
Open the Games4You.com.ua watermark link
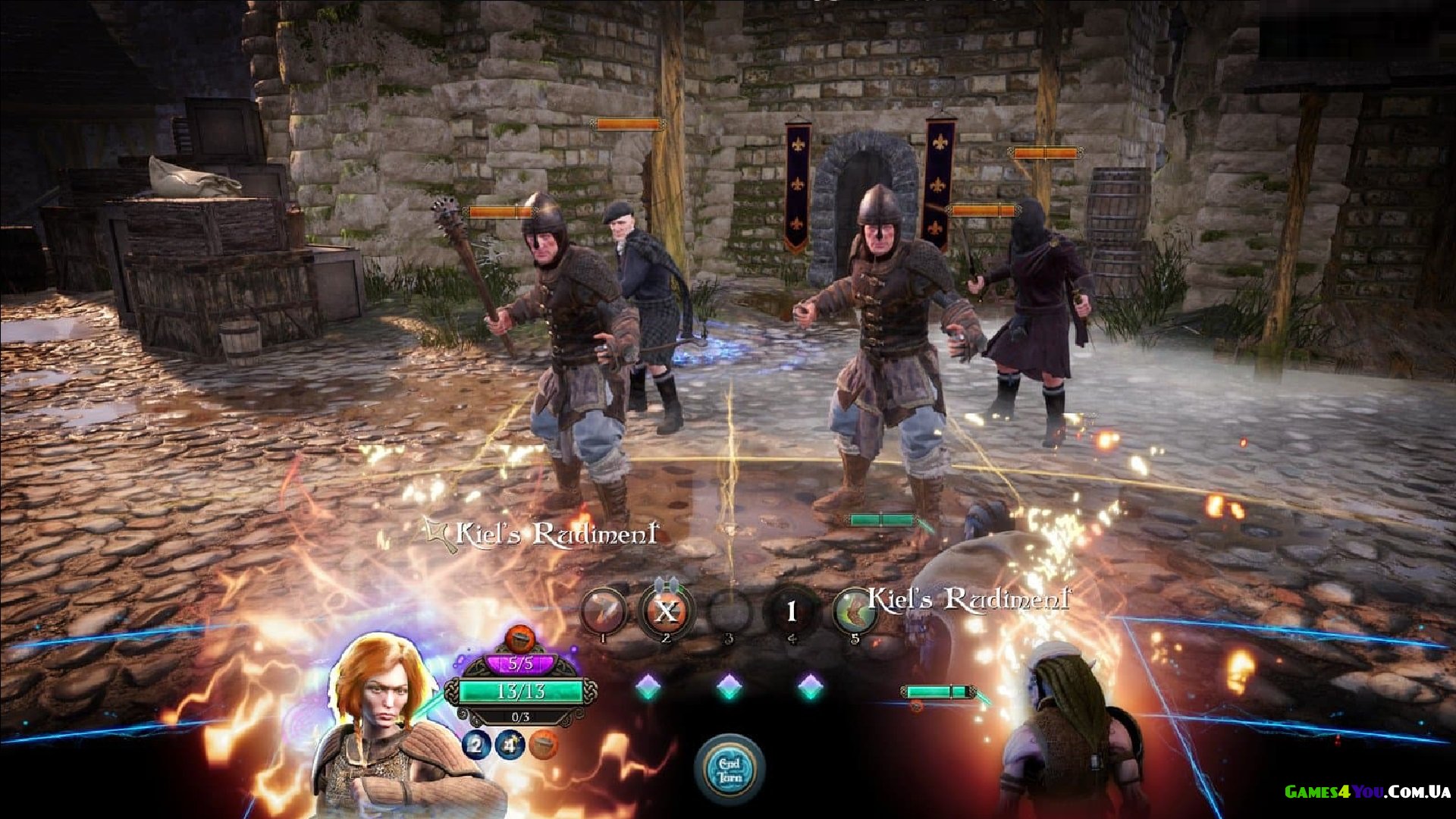click(1367, 792)
